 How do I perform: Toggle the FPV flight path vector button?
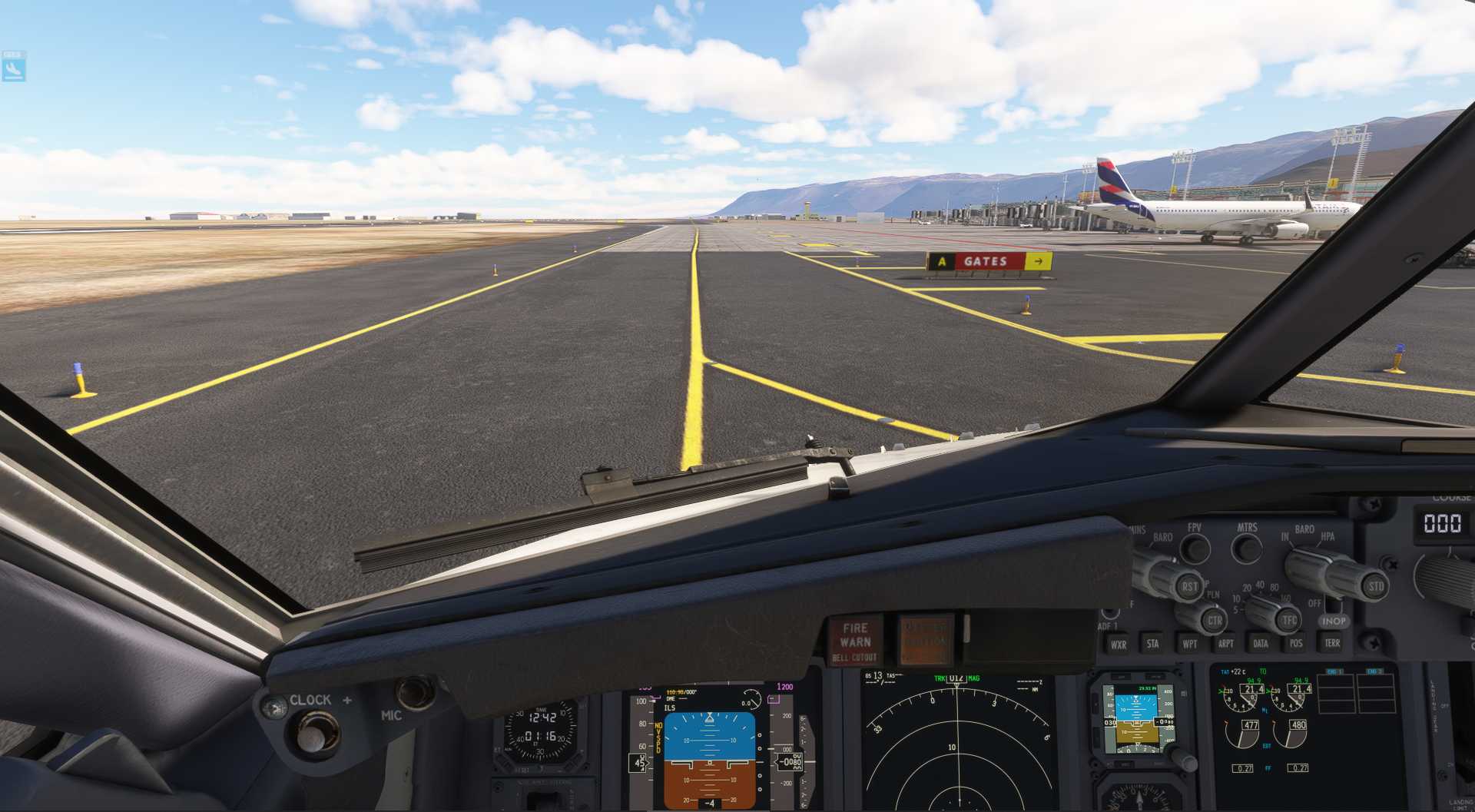coord(1195,548)
